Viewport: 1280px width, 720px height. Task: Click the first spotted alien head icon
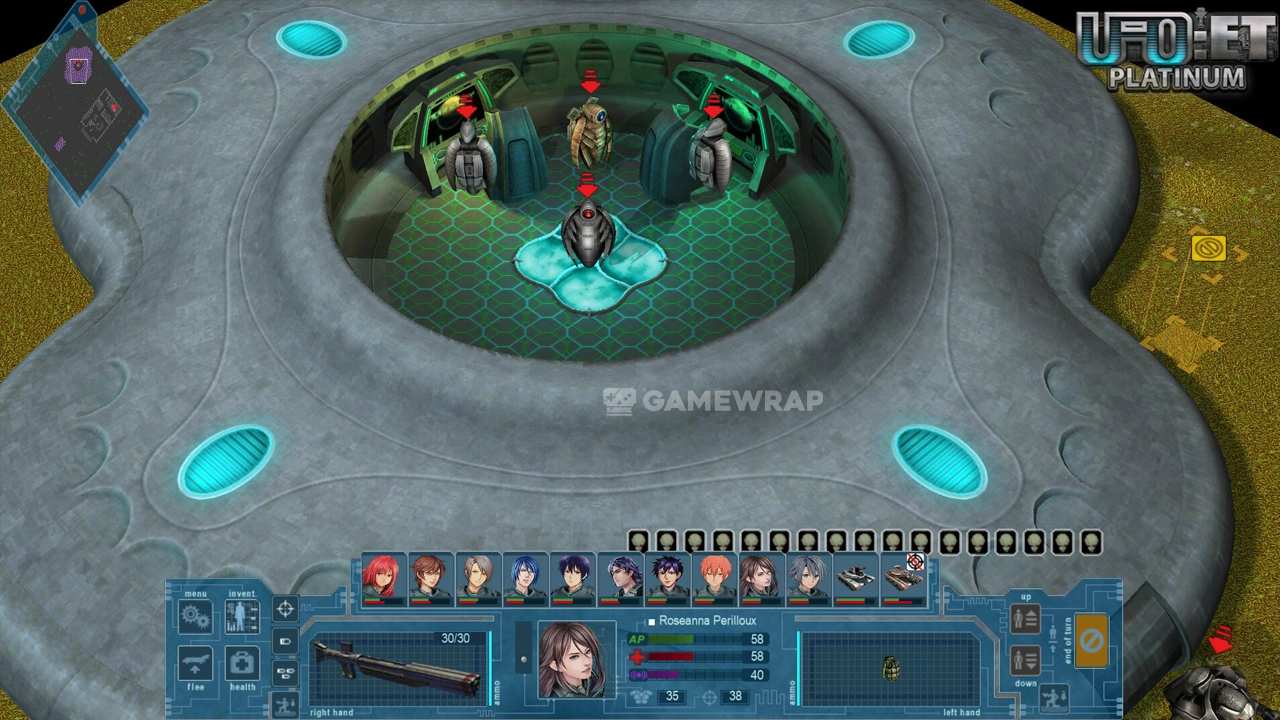point(638,542)
